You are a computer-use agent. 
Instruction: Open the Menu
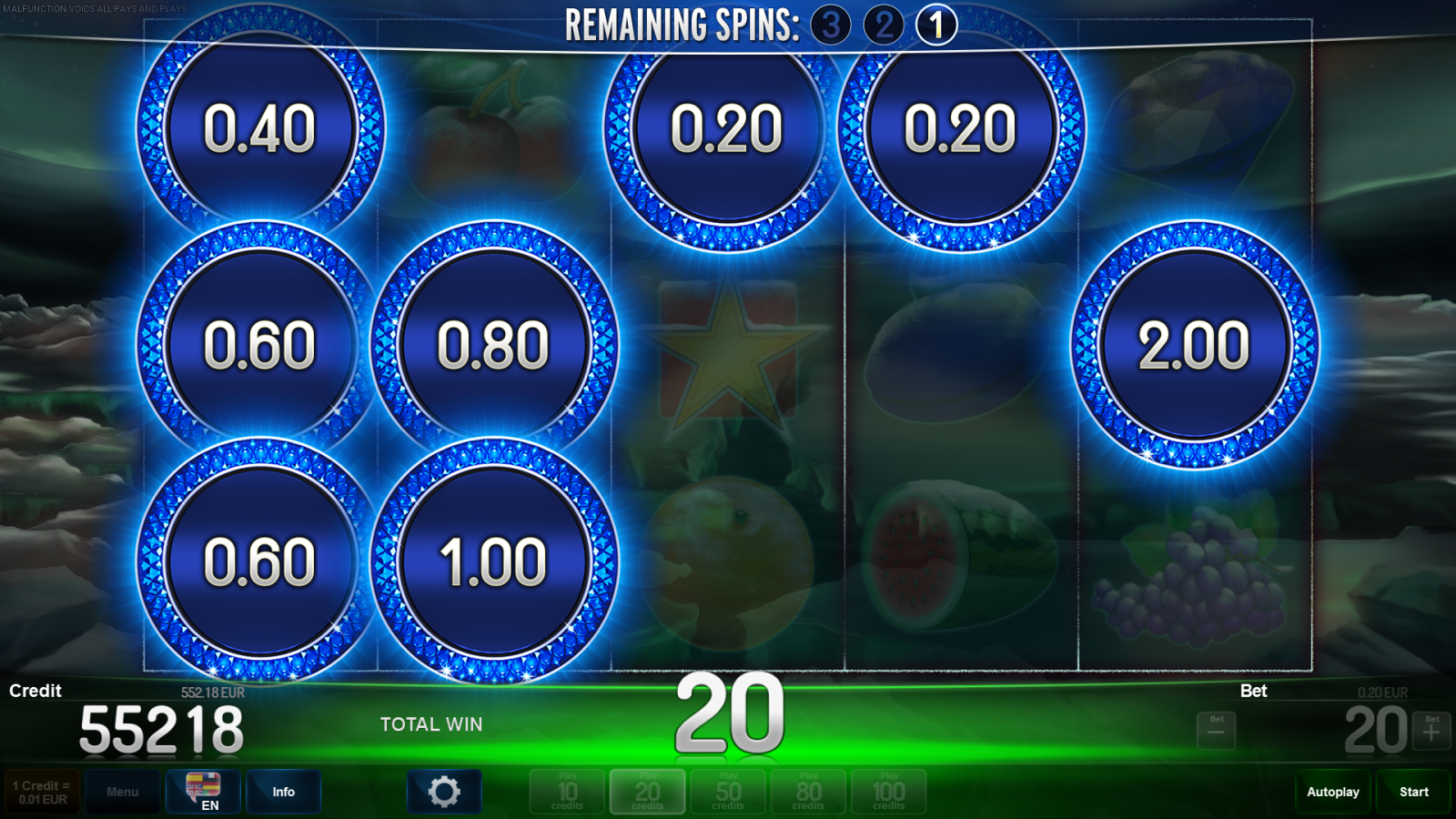tap(123, 791)
